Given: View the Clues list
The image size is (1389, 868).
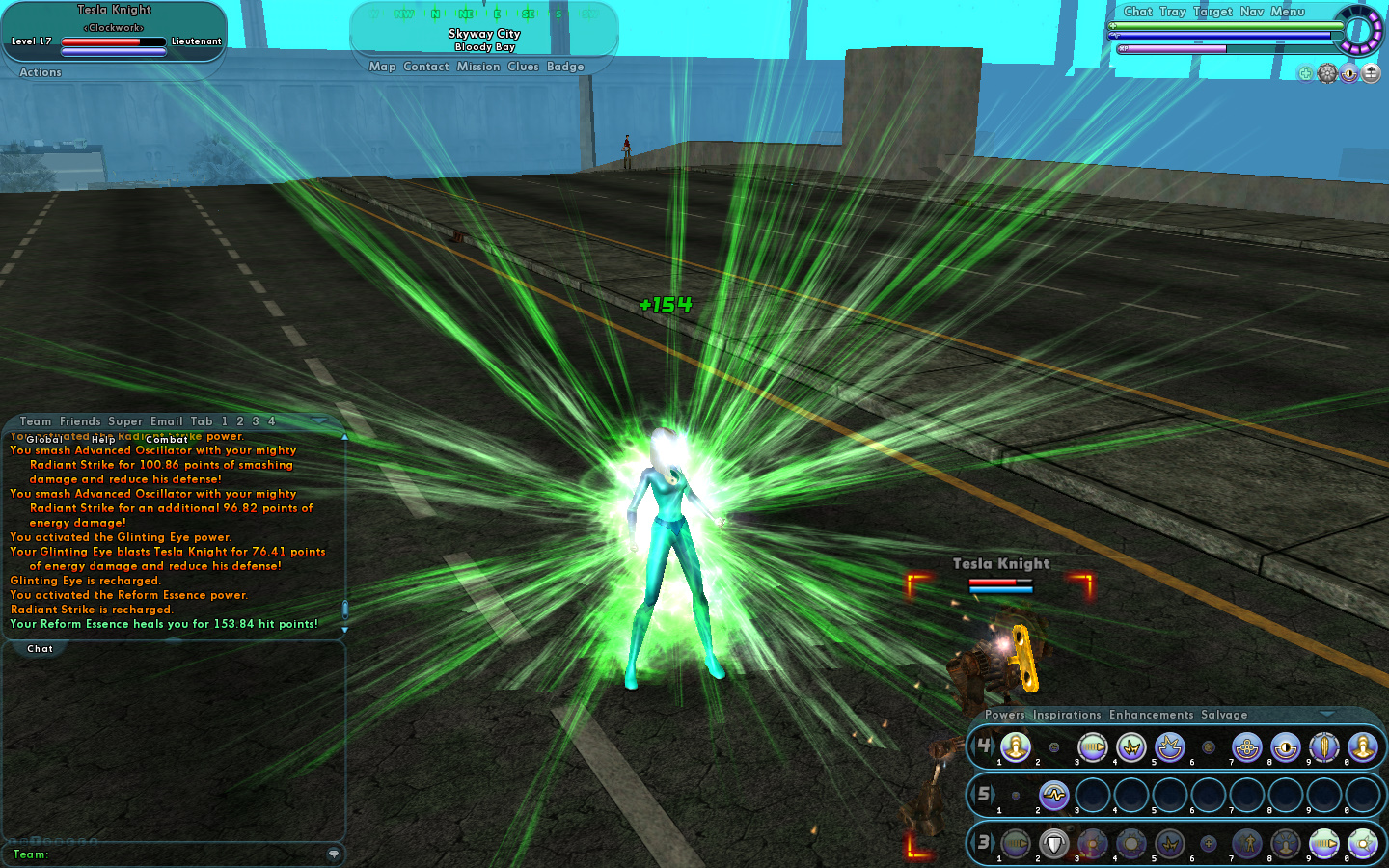Looking at the screenshot, I should point(523,67).
